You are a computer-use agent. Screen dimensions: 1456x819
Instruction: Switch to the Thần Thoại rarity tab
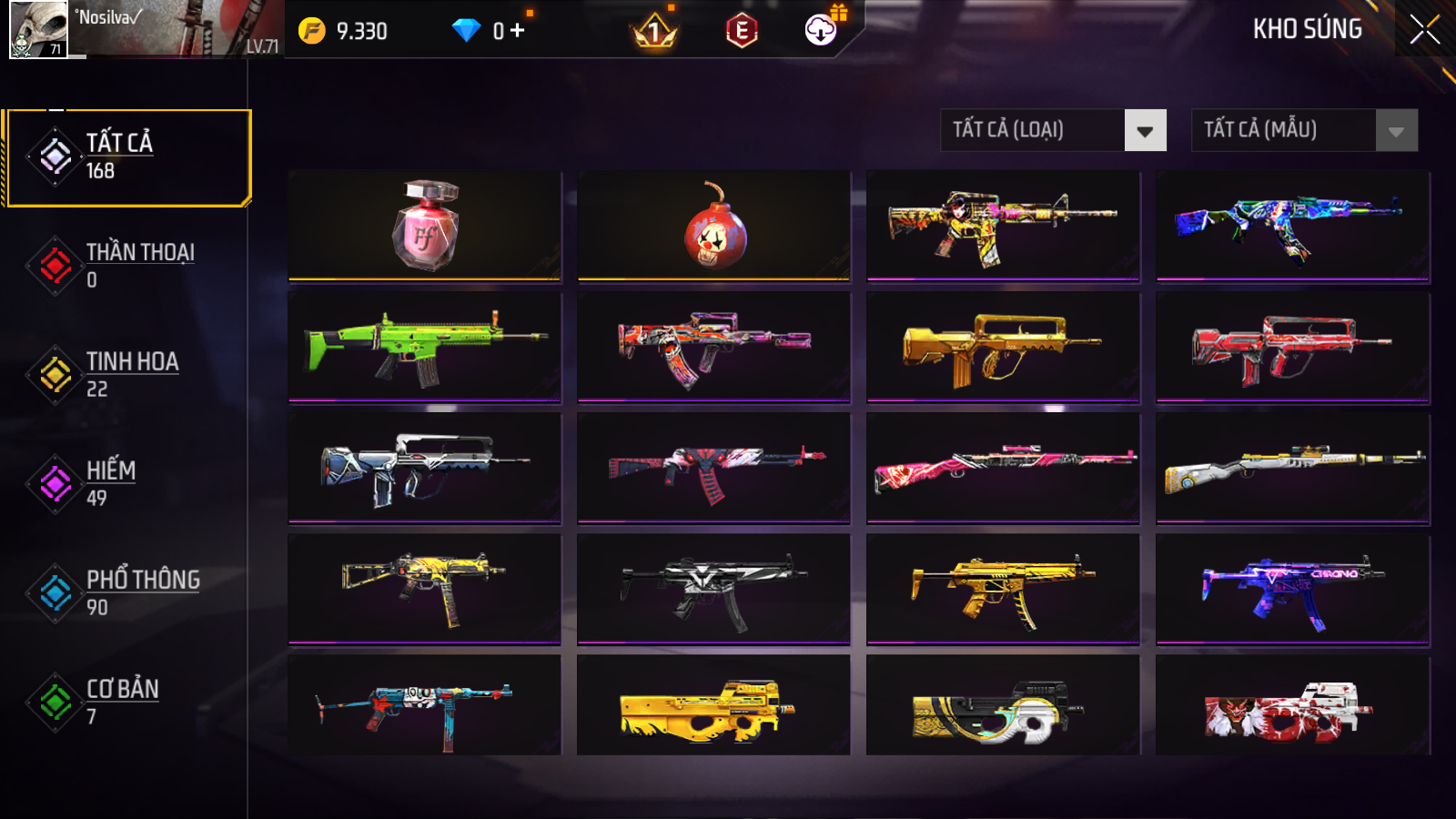pyautogui.click(x=127, y=266)
